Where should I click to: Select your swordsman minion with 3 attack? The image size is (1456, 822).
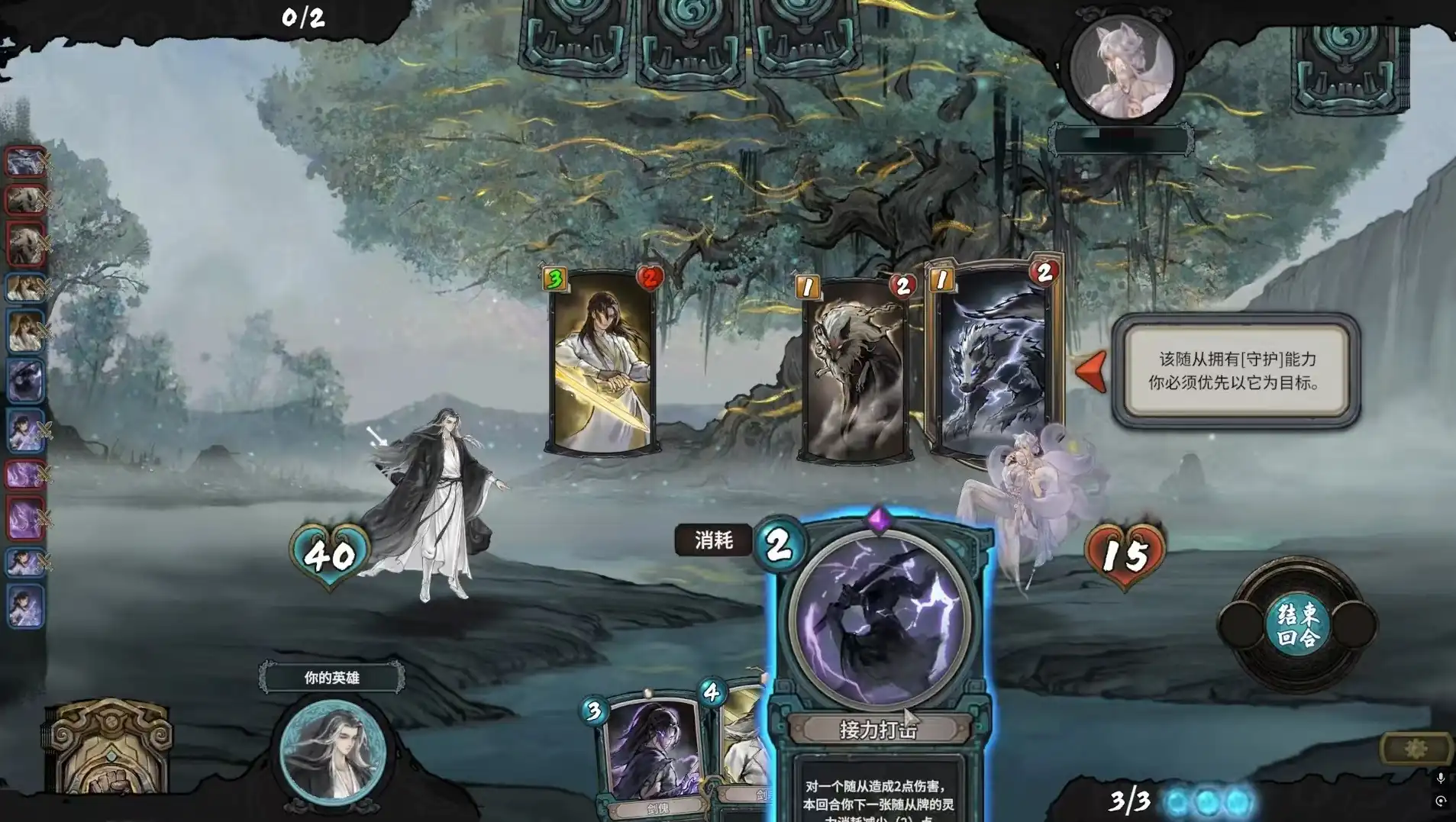point(603,363)
